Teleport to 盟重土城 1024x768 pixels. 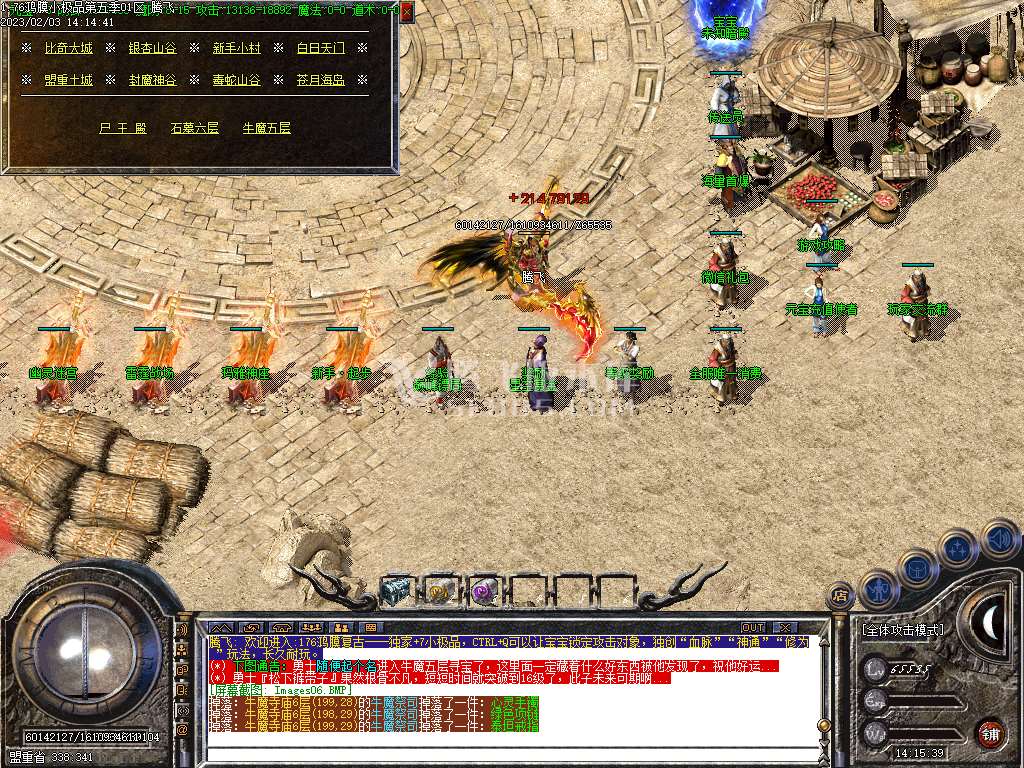[x=69, y=80]
